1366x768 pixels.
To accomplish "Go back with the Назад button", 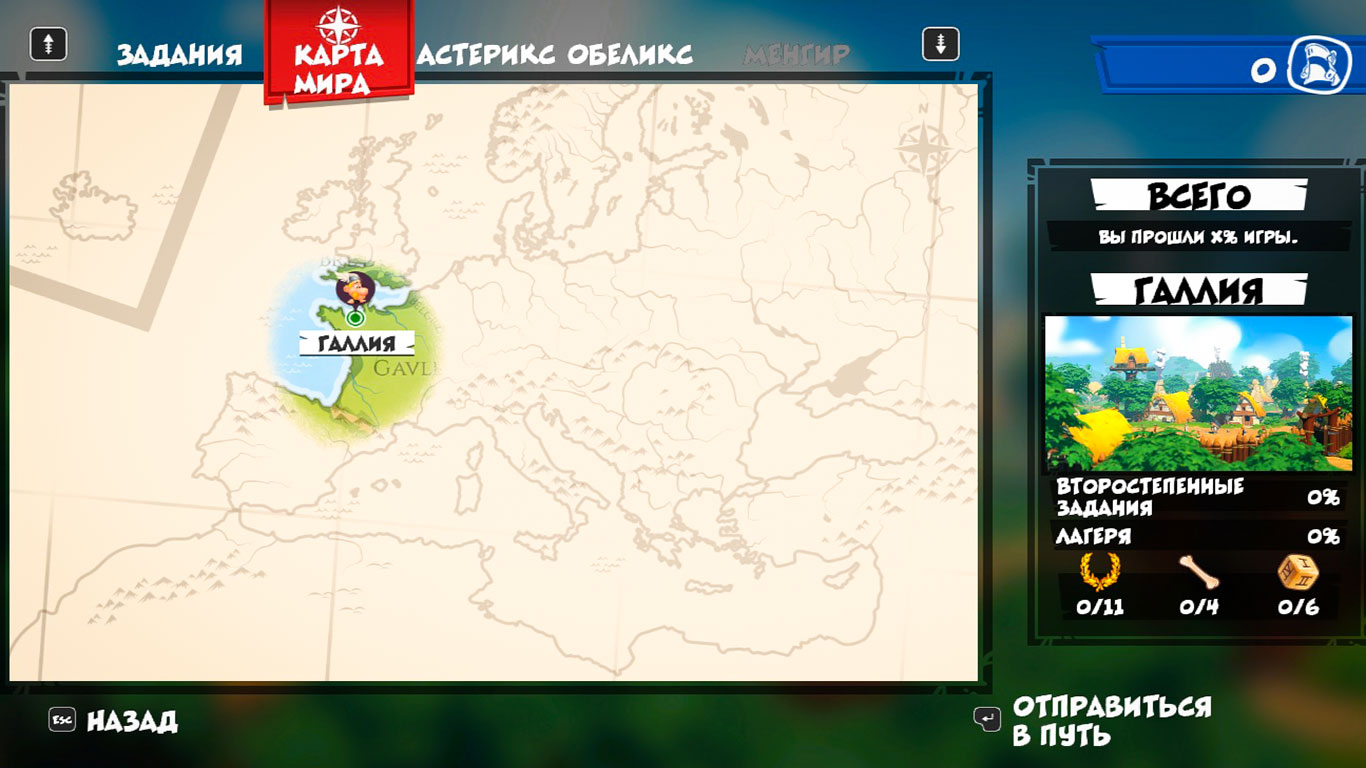I will (x=131, y=720).
